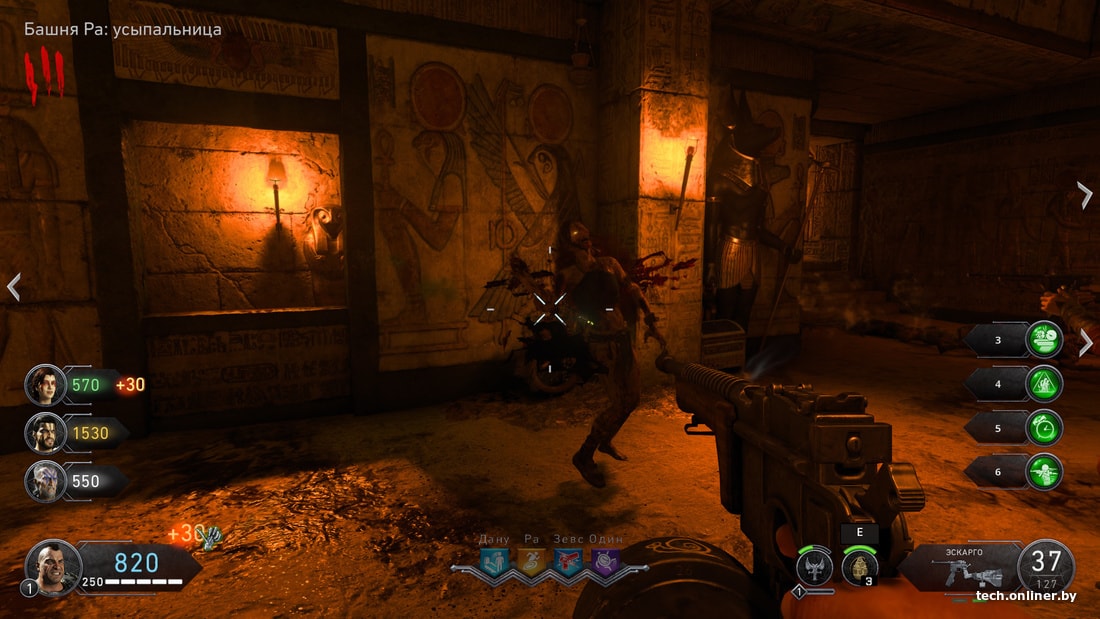1100x619 pixels.
Task: Activate elixir slot 3
Action: coord(1044,340)
